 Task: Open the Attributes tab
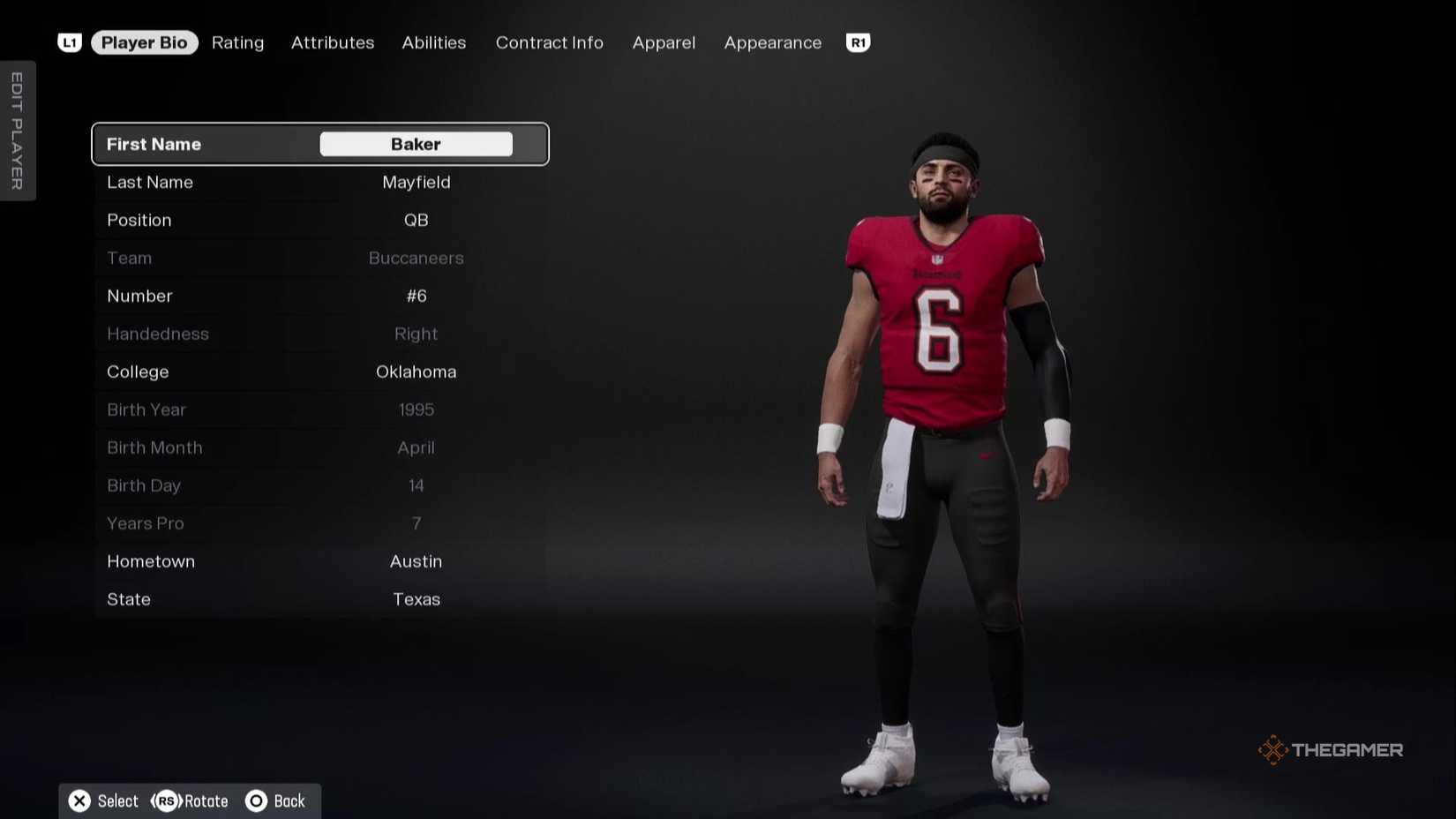click(332, 42)
